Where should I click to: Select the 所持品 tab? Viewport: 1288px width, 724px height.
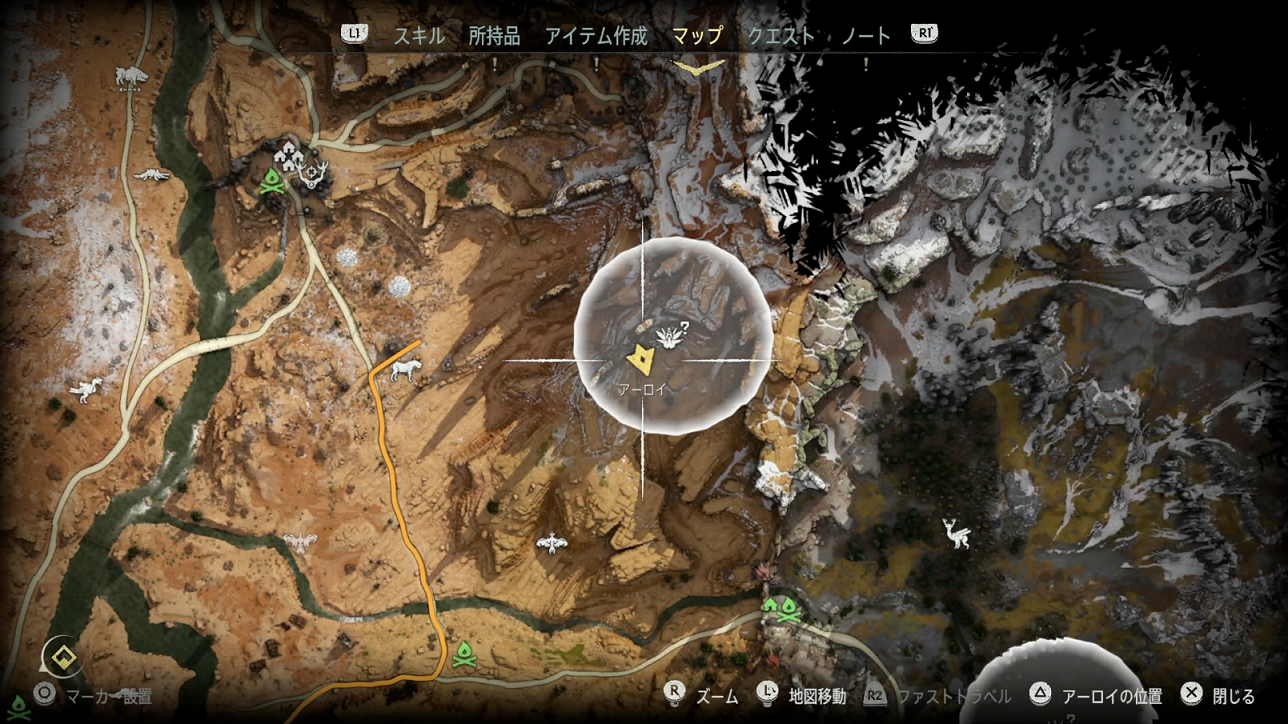pyautogui.click(x=494, y=34)
